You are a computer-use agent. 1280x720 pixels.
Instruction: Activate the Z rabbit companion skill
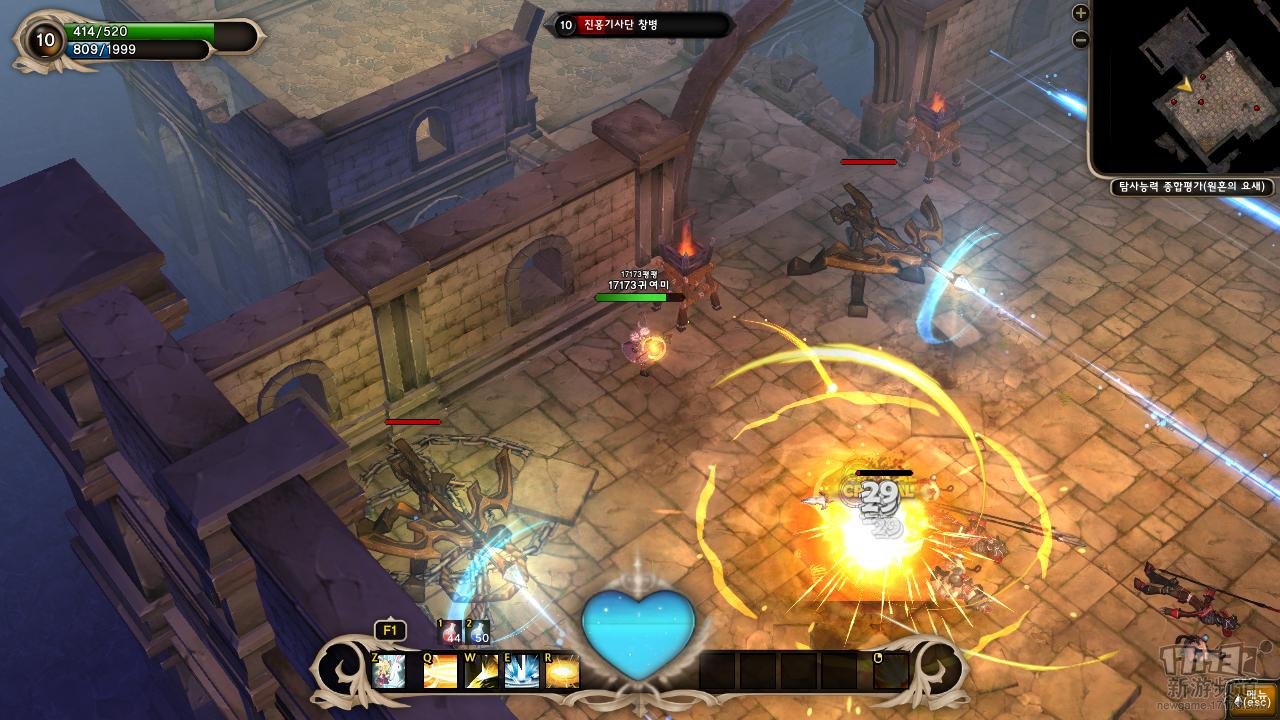[389, 670]
